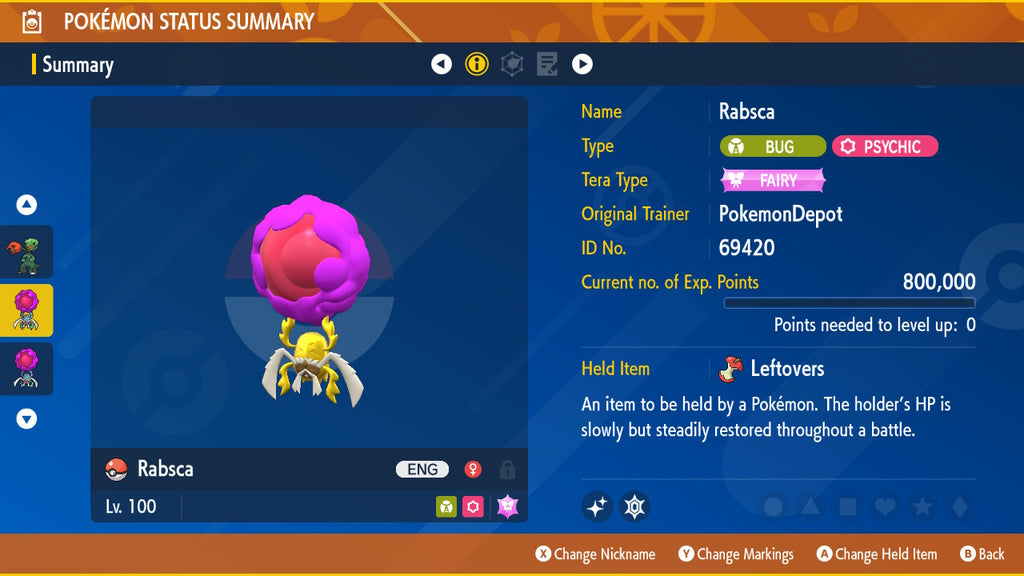The image size is (1024, 576).
Task: Click the party list up arrow
Action: [x=27, y=205]
